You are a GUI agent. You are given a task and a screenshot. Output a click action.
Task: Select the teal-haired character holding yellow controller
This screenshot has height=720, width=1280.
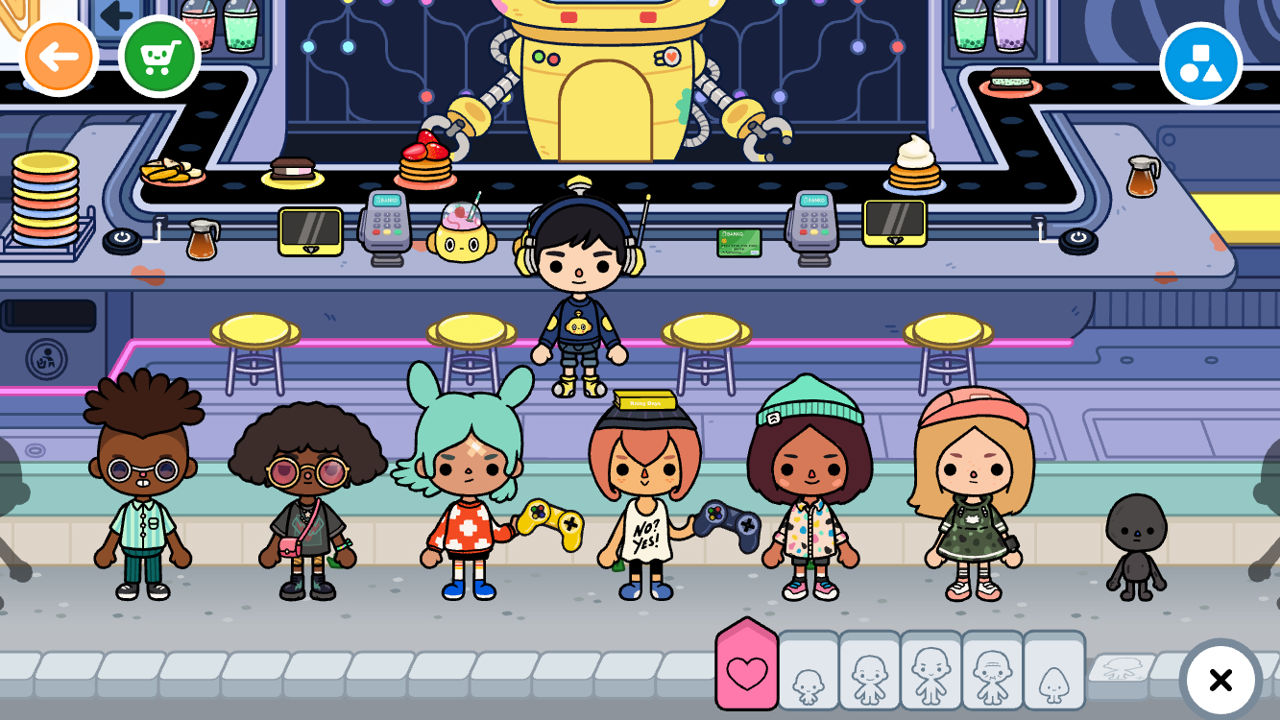point(468,490)
